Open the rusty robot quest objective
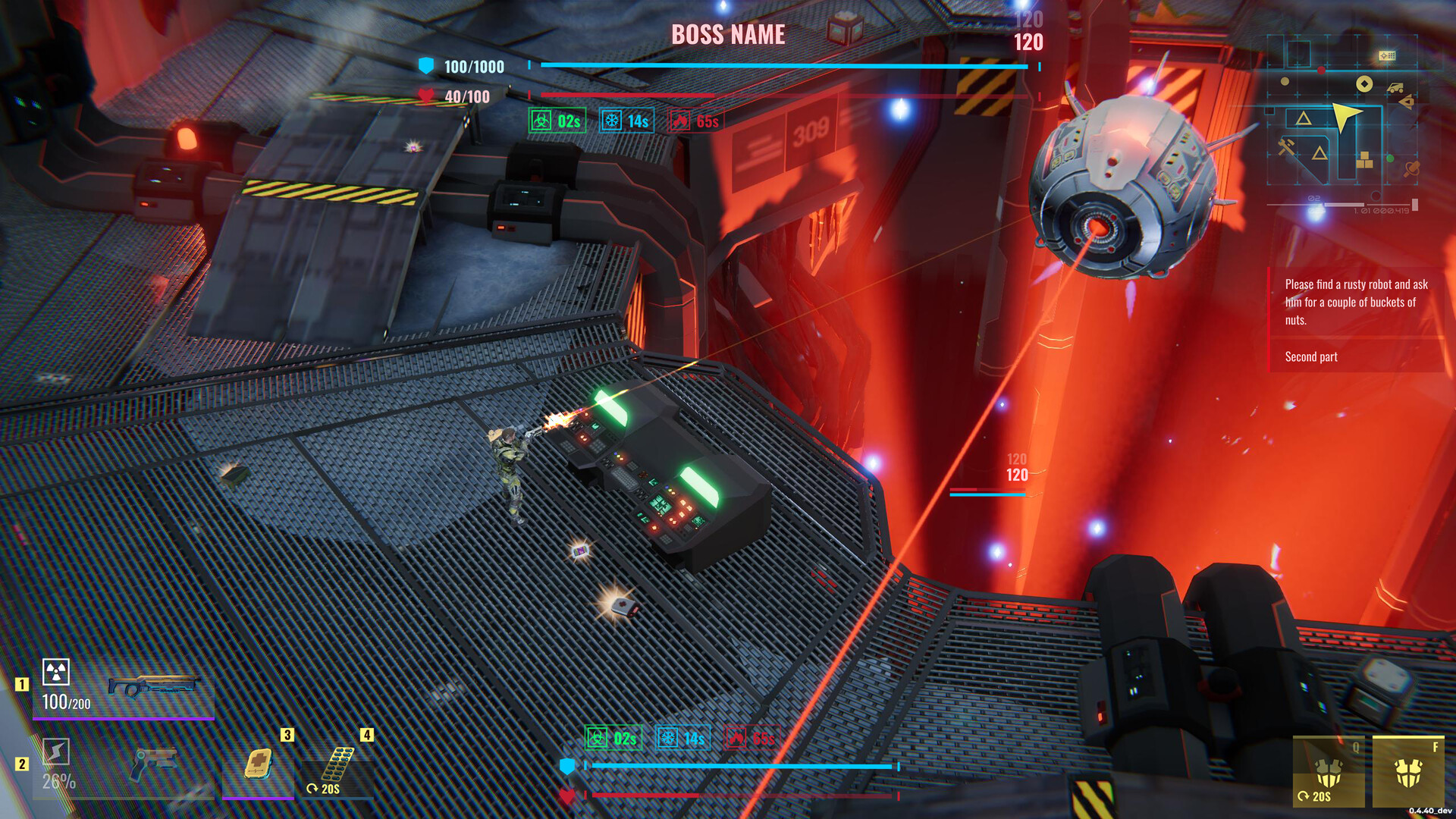The width and height of the screenshot is (1456, 819). click(x=1356, y=302)
